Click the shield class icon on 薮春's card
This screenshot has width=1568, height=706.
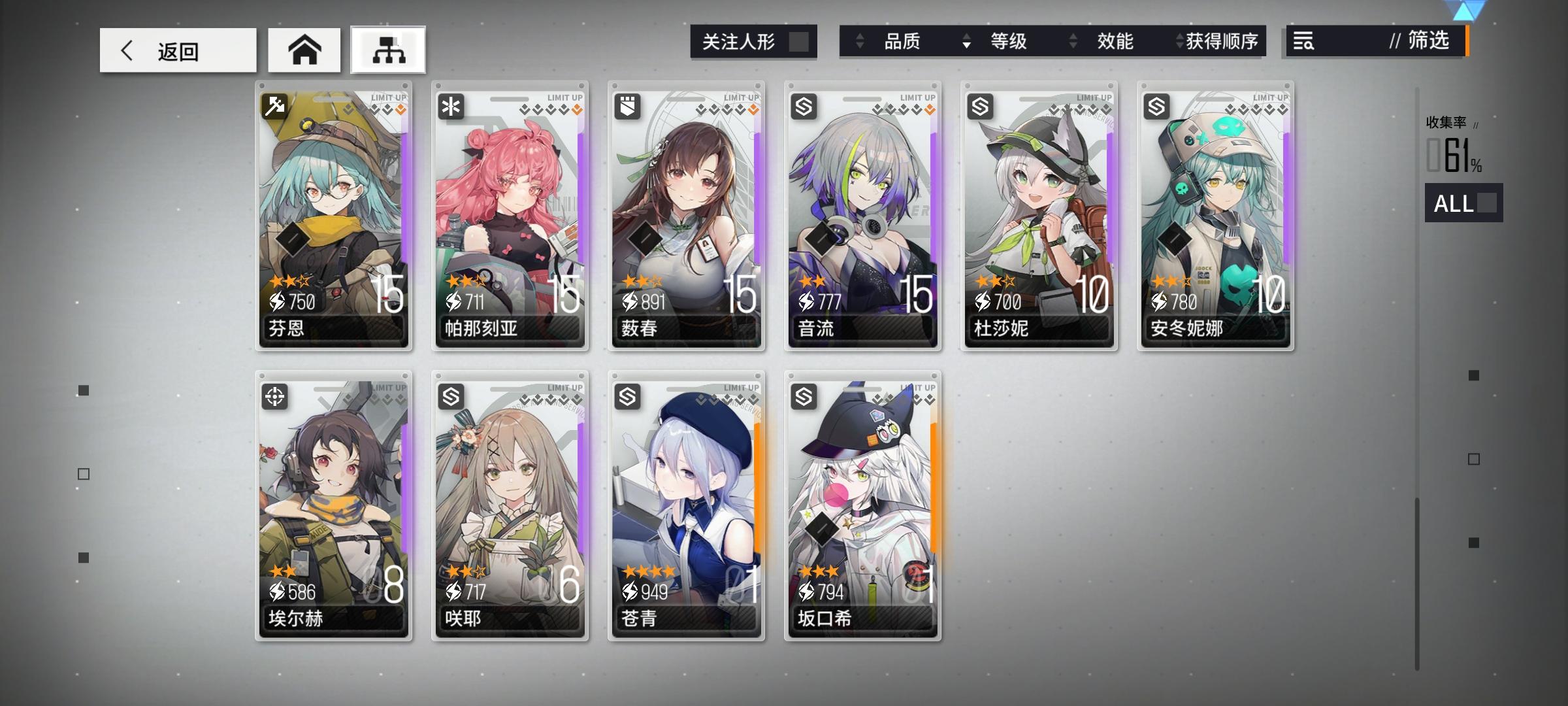coord(628,105)
